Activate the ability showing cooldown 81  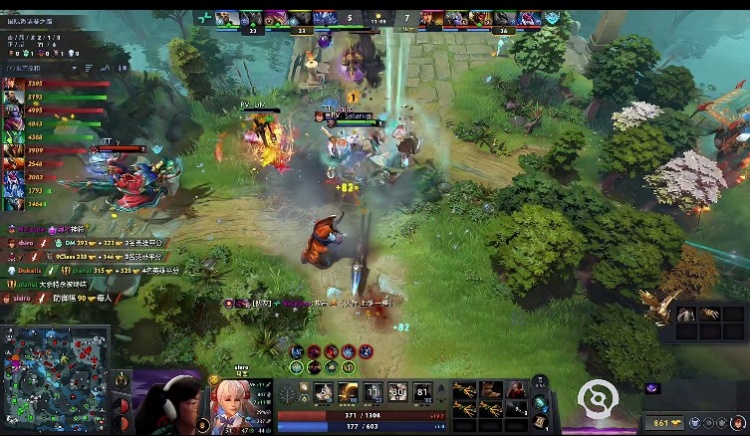pyautogui.click(x=423, y=392)
